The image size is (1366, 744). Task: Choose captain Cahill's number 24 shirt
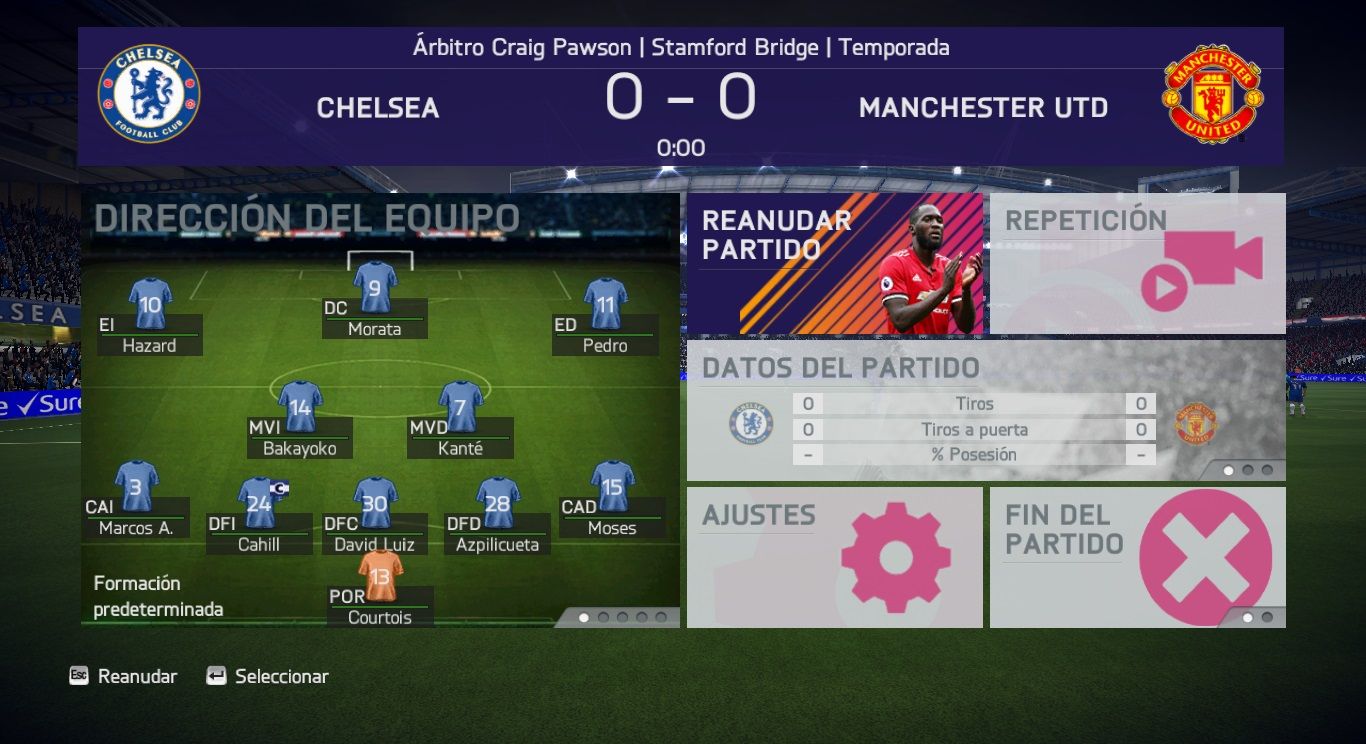(x=259, y=503)
